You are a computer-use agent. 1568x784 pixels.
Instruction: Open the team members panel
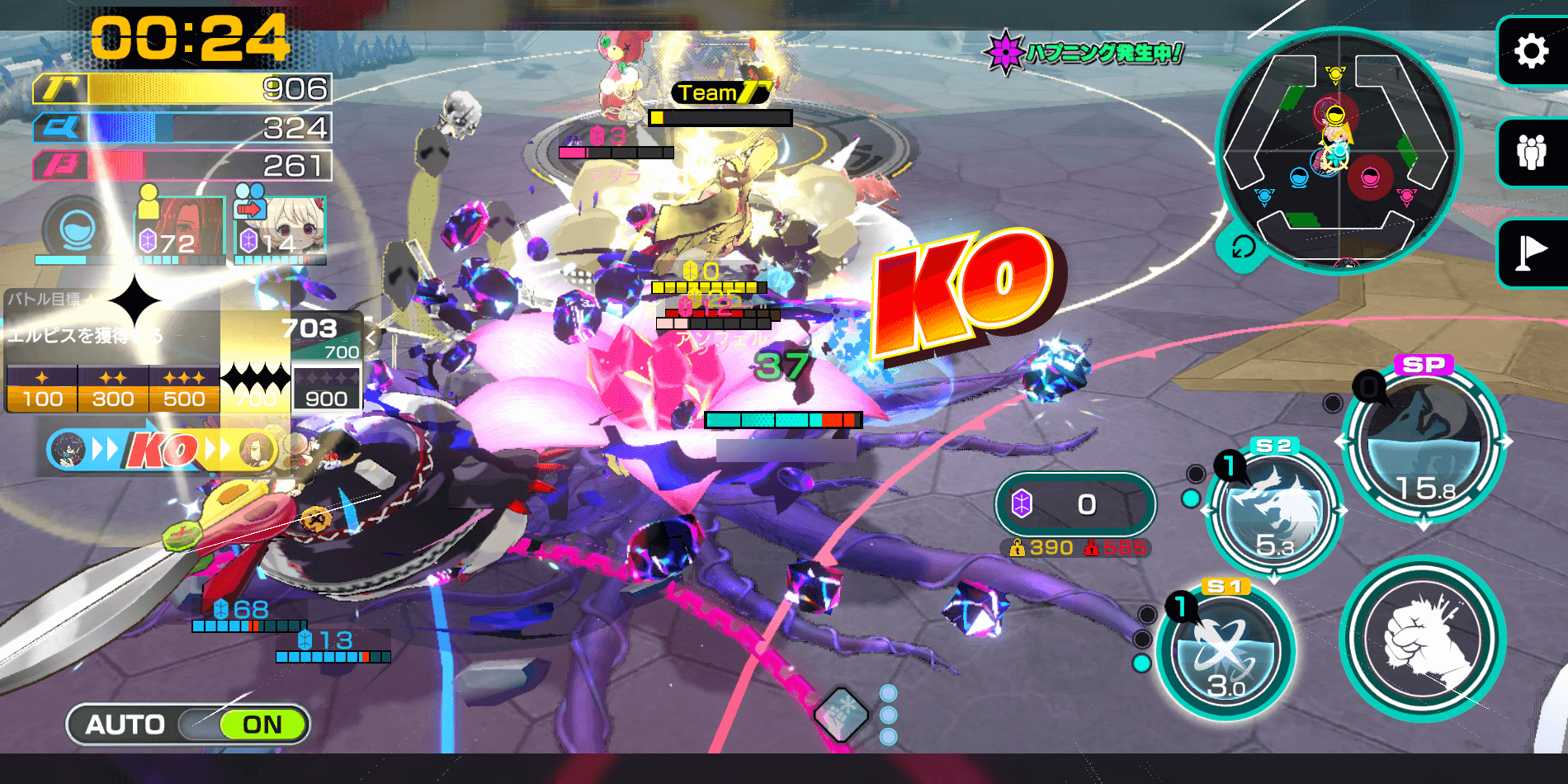[1532, 153]
